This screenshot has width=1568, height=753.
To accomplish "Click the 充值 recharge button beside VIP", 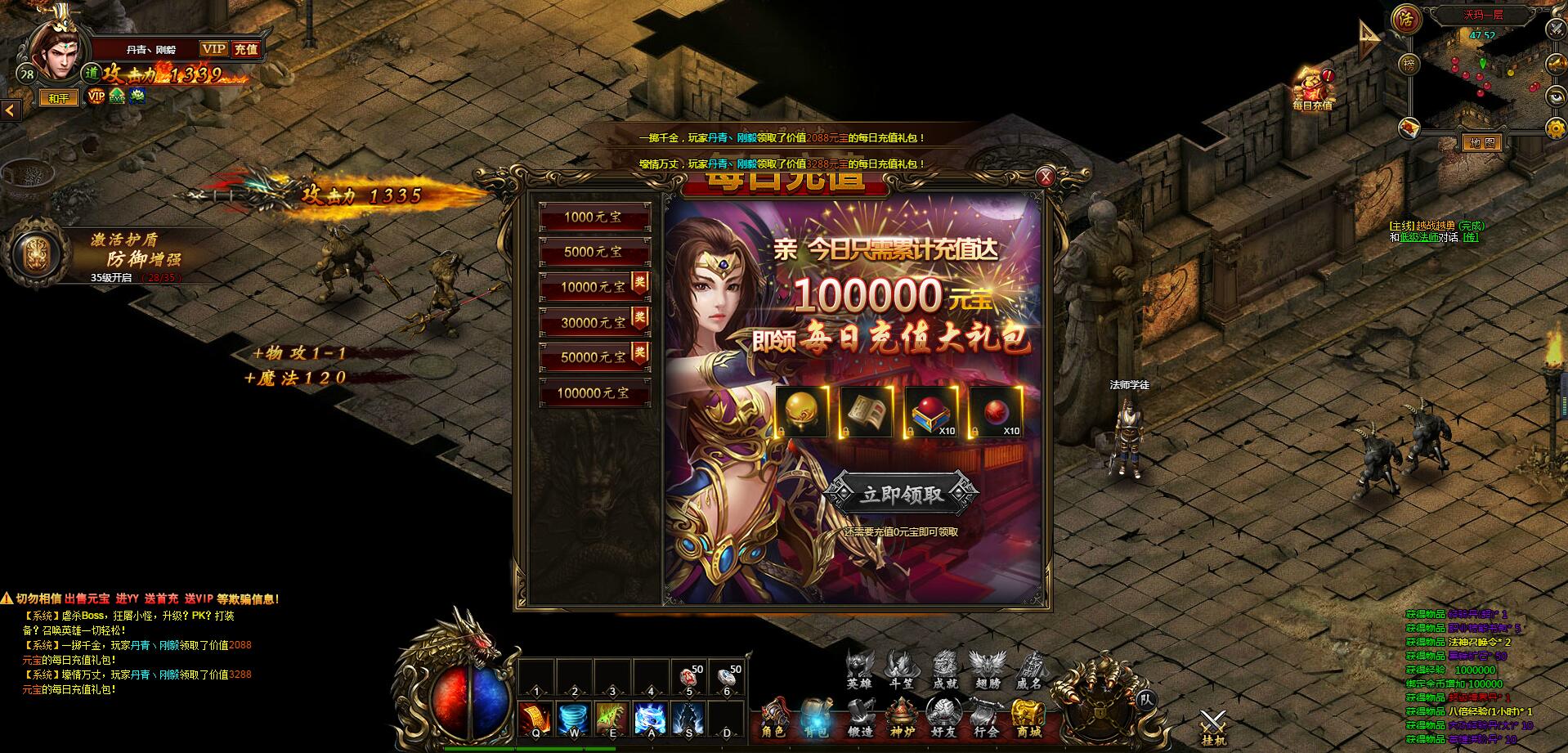I will point(245,49).
